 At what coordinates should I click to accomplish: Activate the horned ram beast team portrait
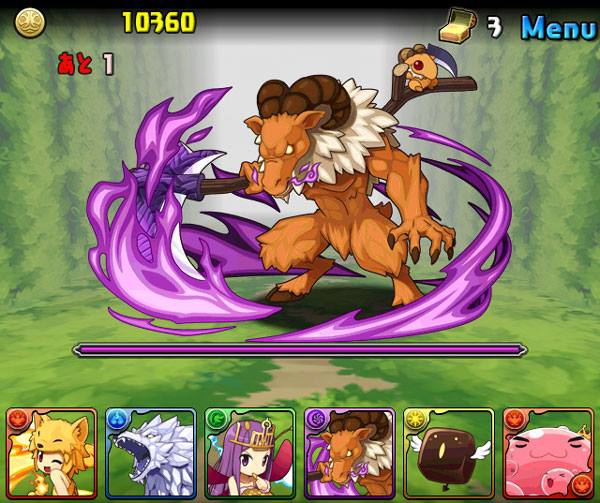point(349,453)
